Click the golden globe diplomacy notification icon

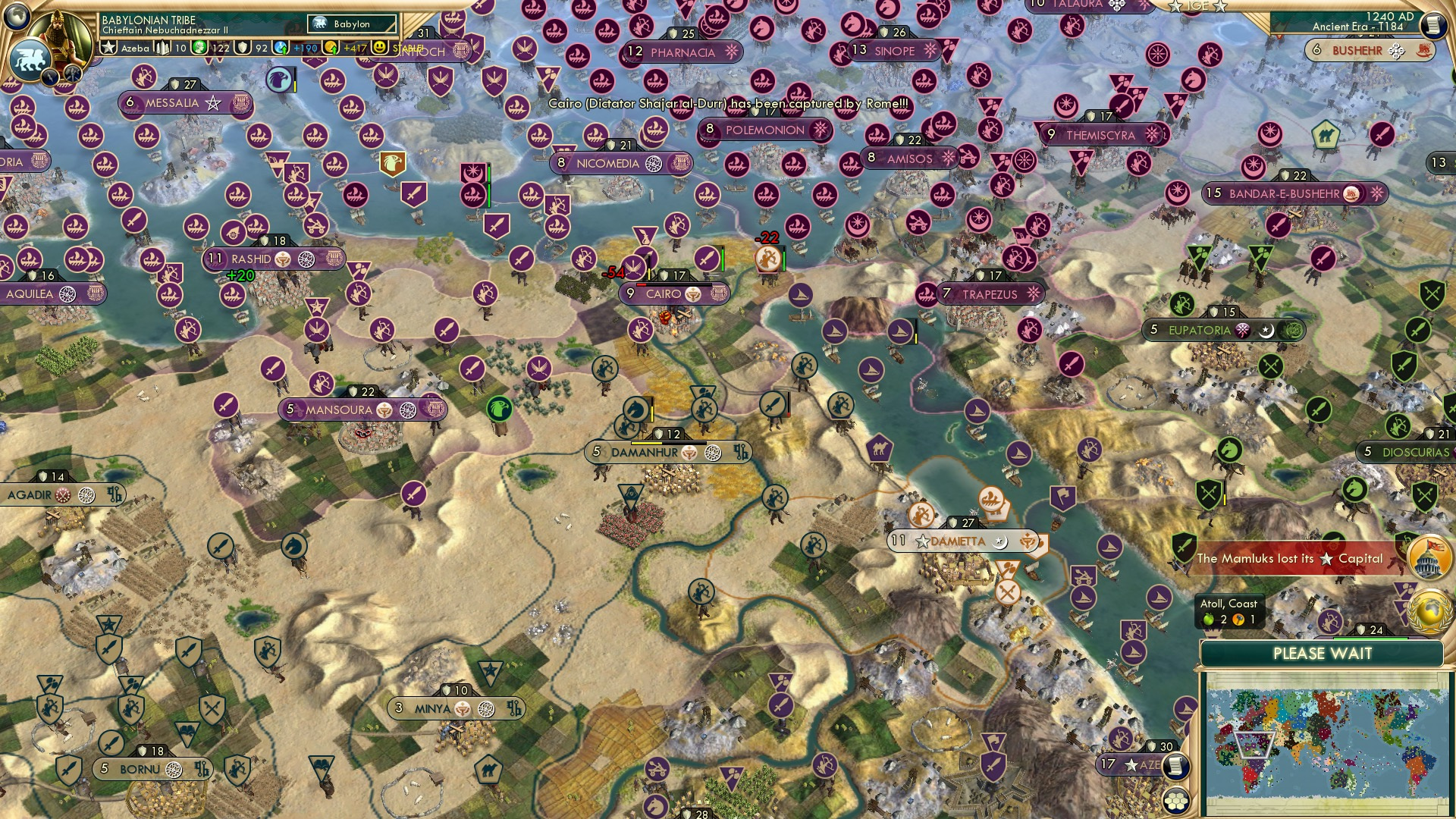click(1429, 611)
